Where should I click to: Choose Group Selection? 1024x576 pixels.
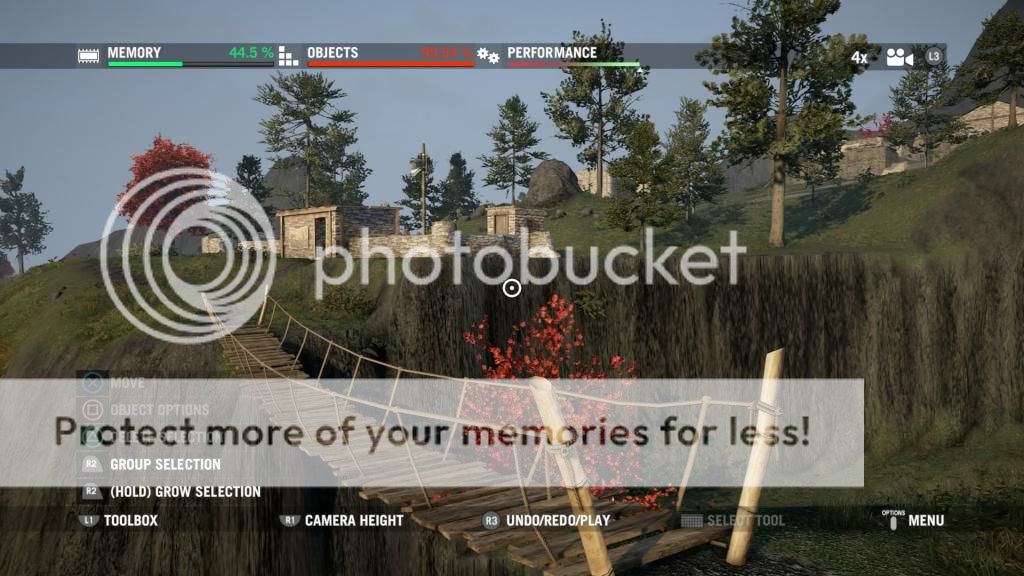coord(164,464)
